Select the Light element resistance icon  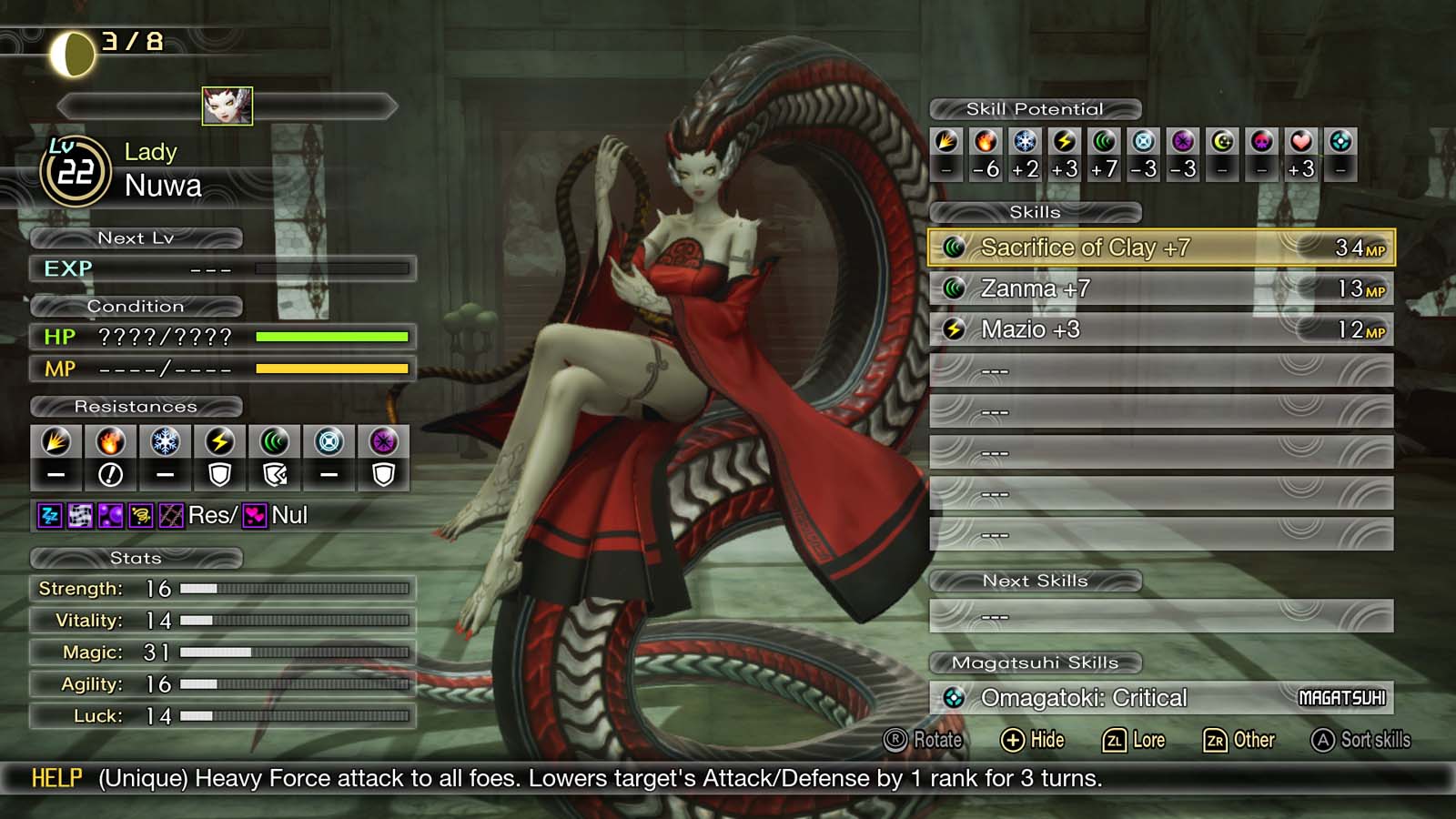[326, 443]
